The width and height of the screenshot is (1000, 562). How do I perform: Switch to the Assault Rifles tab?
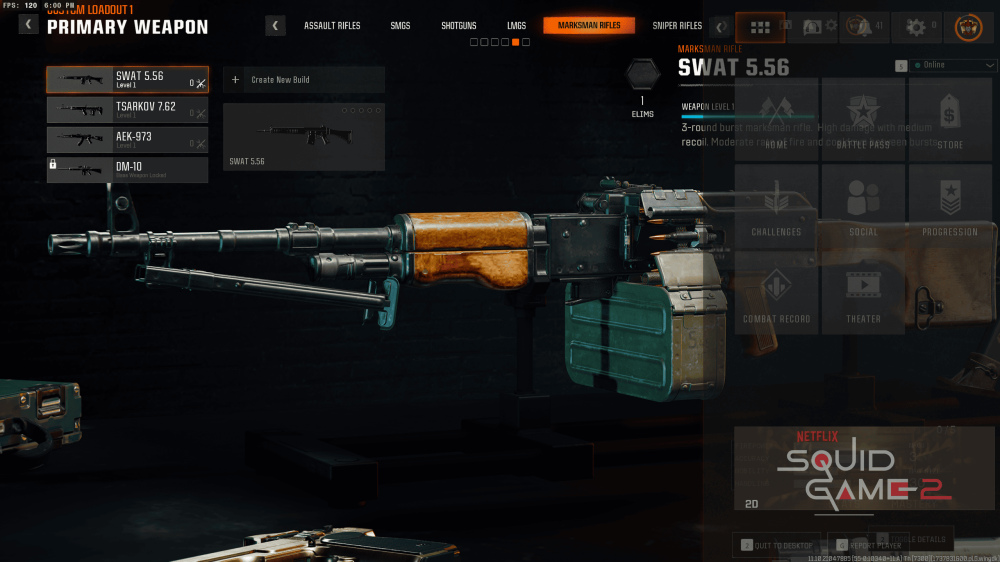pos(332,26)
